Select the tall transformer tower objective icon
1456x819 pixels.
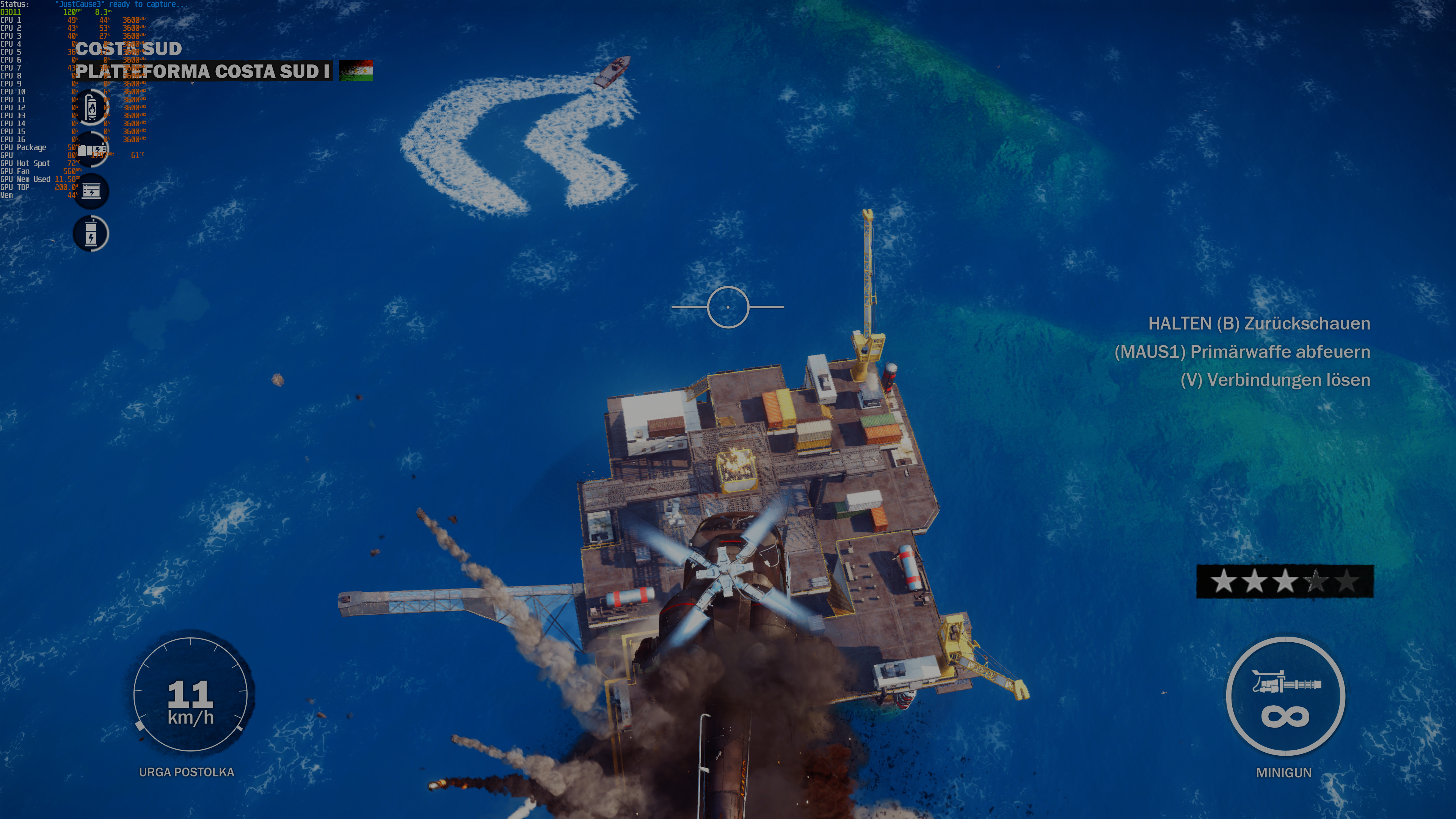91,234
